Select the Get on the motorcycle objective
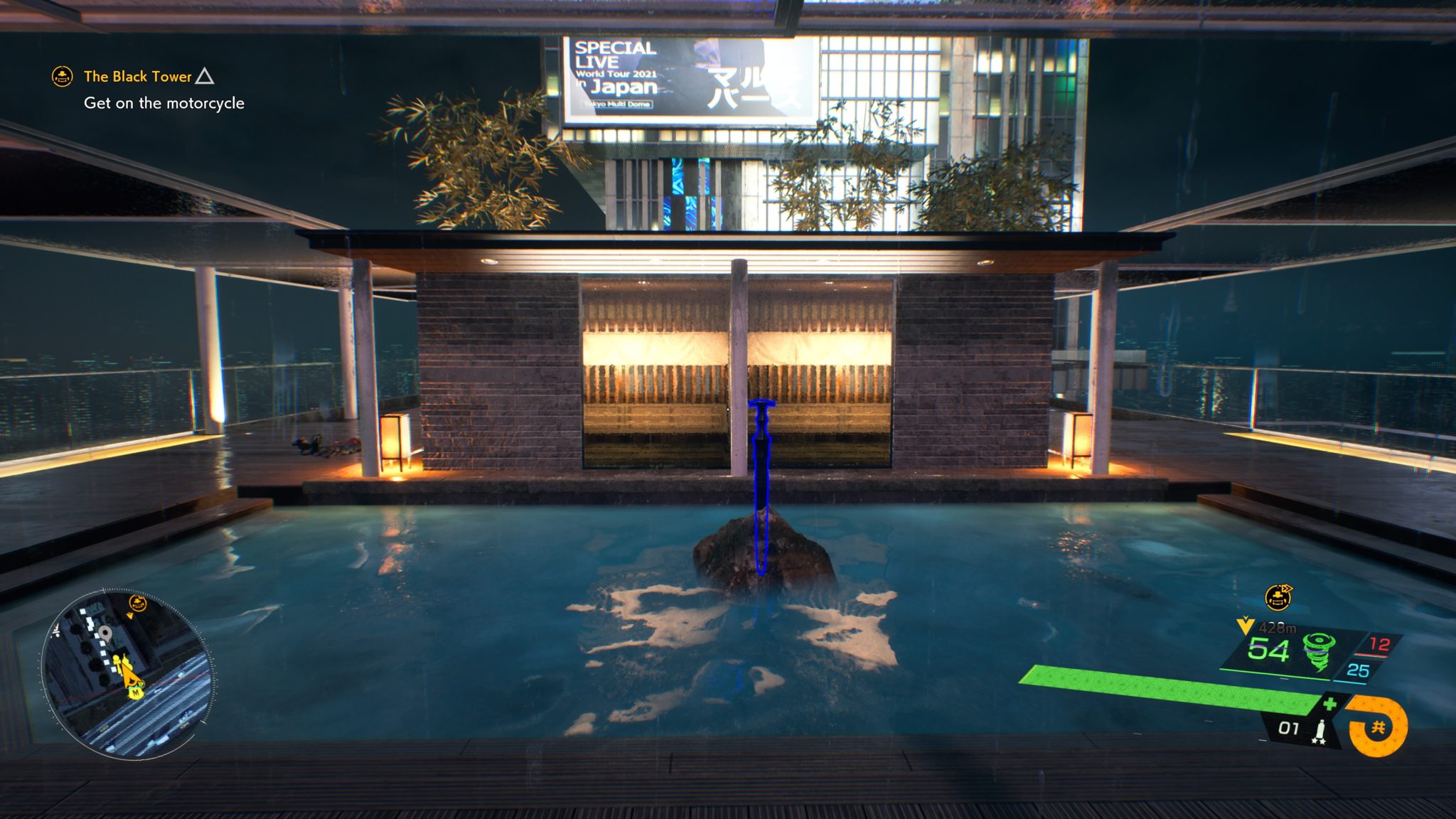This screenshot has height=819, width=1456. point(164,103)
